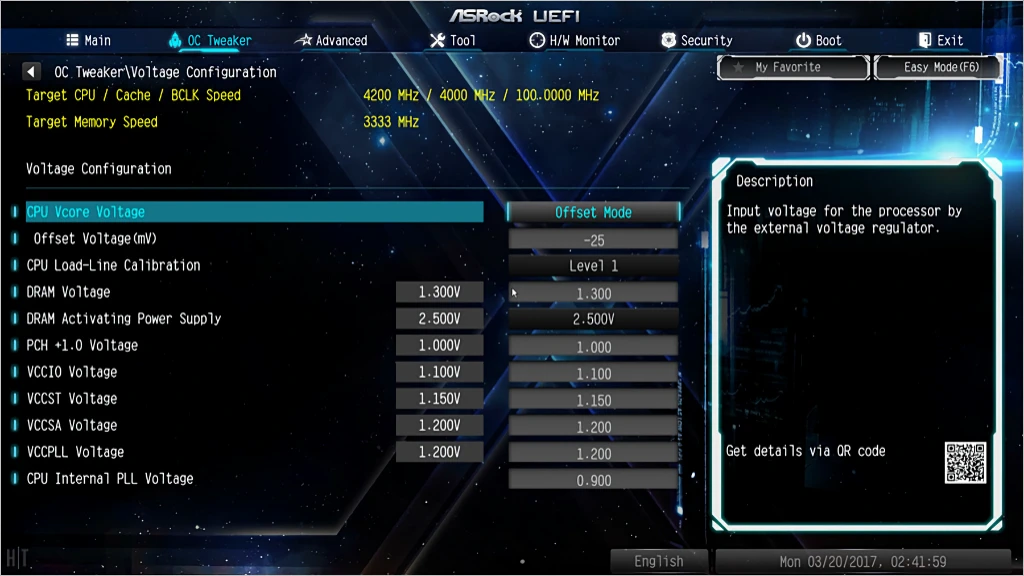
Task: Go to the H/W Monitor tab
Action: pos(574,41)
